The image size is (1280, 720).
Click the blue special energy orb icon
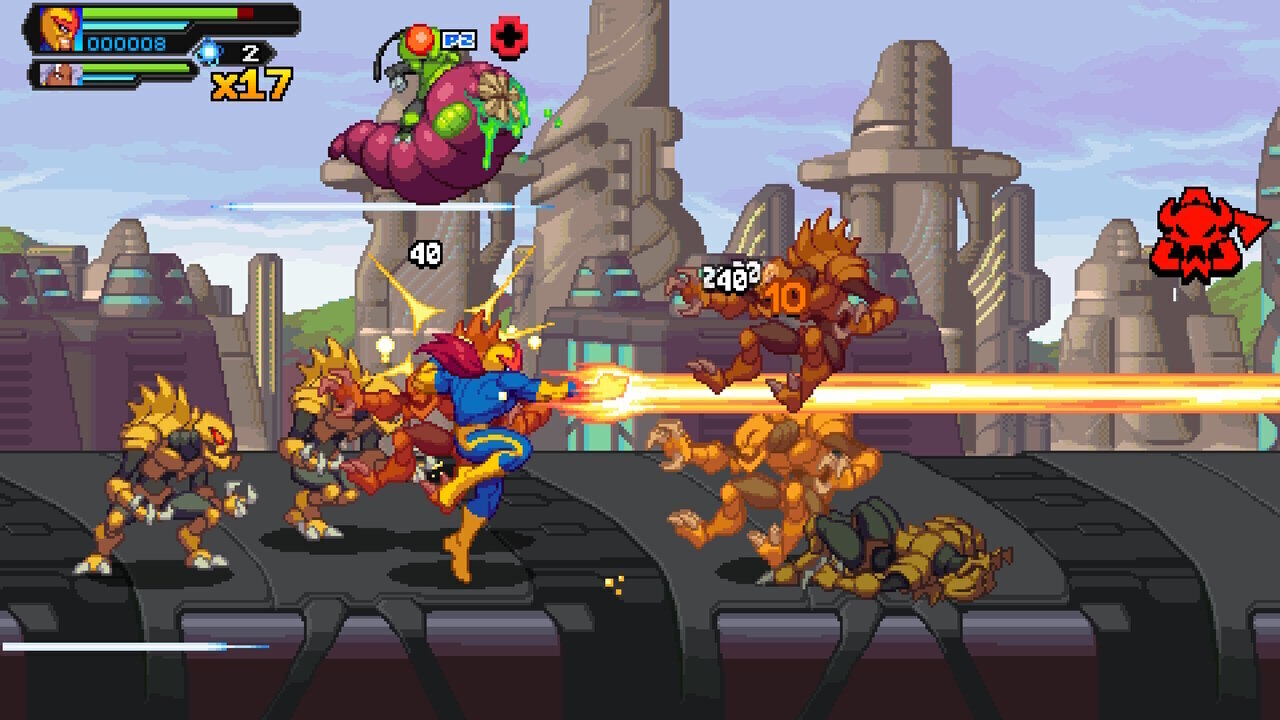(207, 51)
